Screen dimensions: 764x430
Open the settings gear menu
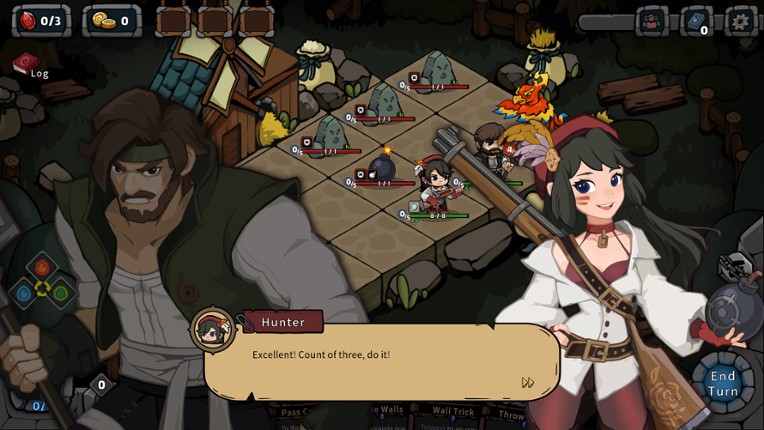click(x=740, y=21)
